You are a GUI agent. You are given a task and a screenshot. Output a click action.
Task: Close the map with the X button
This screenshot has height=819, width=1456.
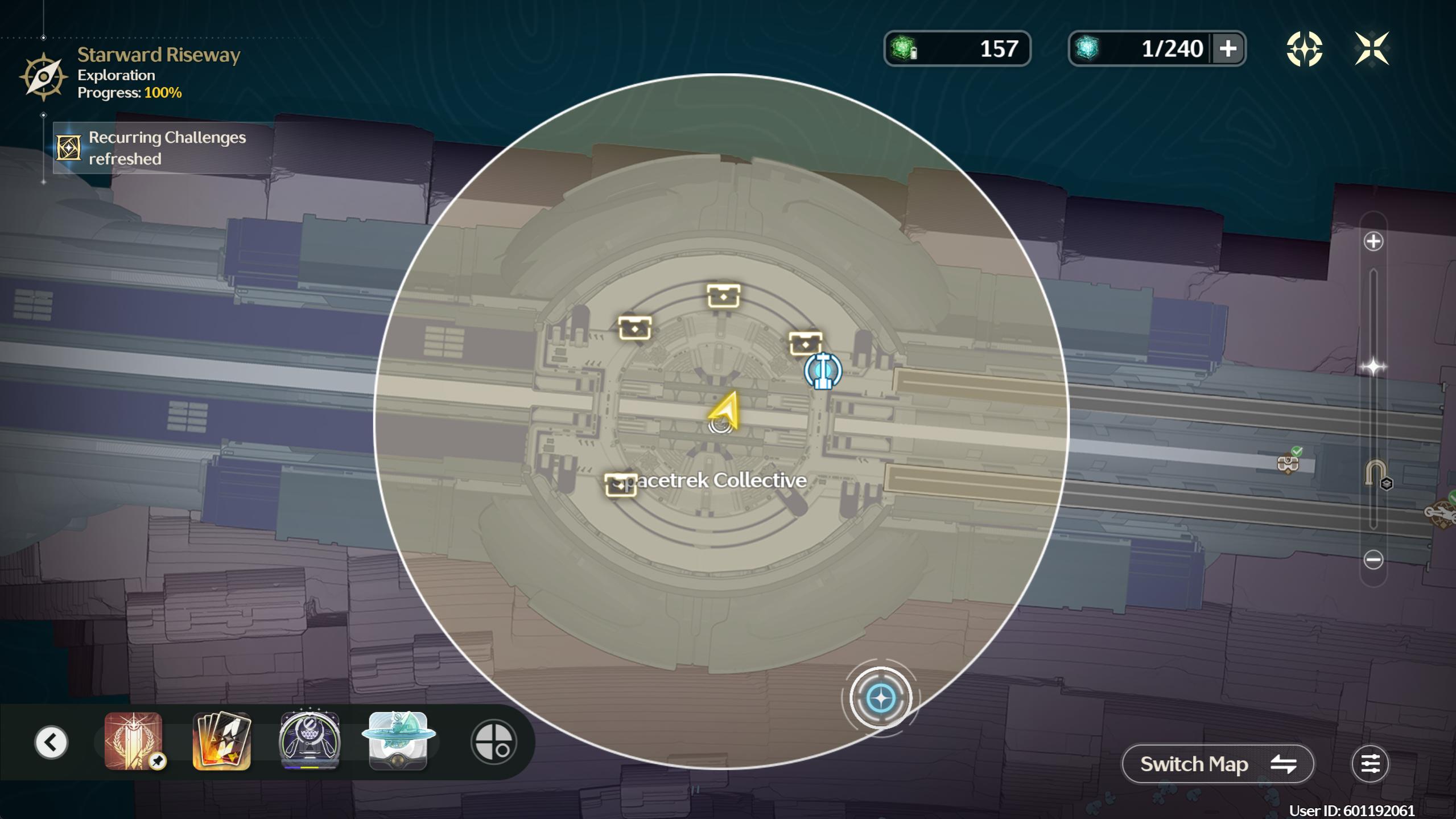click(x=1372, y=49)
